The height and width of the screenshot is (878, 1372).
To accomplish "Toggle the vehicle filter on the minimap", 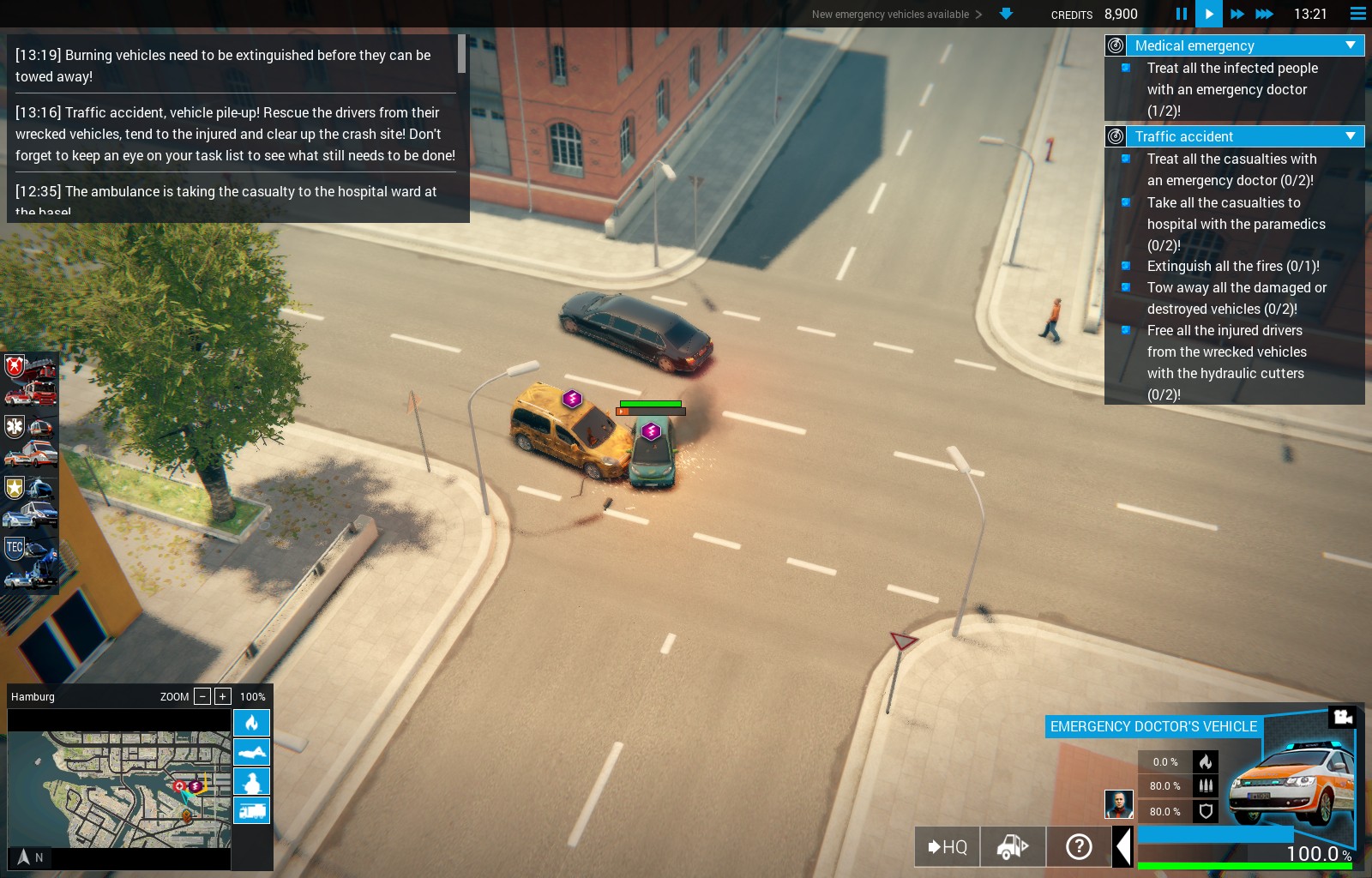I will coord(251,810).
